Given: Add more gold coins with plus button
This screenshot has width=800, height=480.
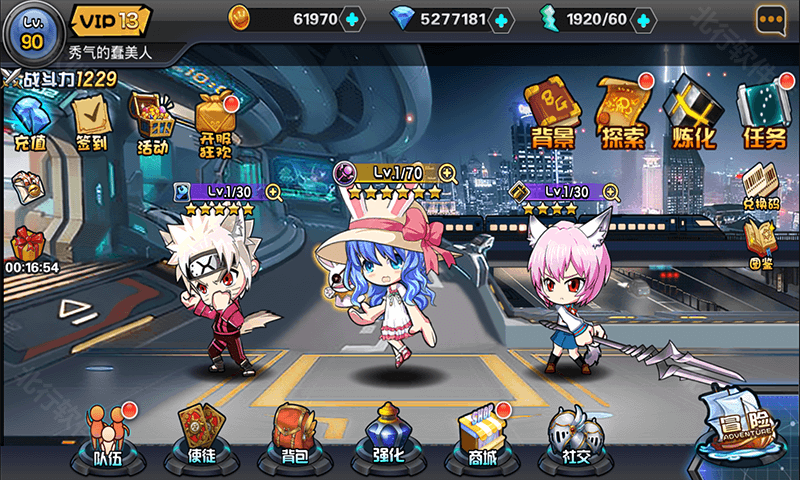Looking at the screenshot, I should pos(353,19).
